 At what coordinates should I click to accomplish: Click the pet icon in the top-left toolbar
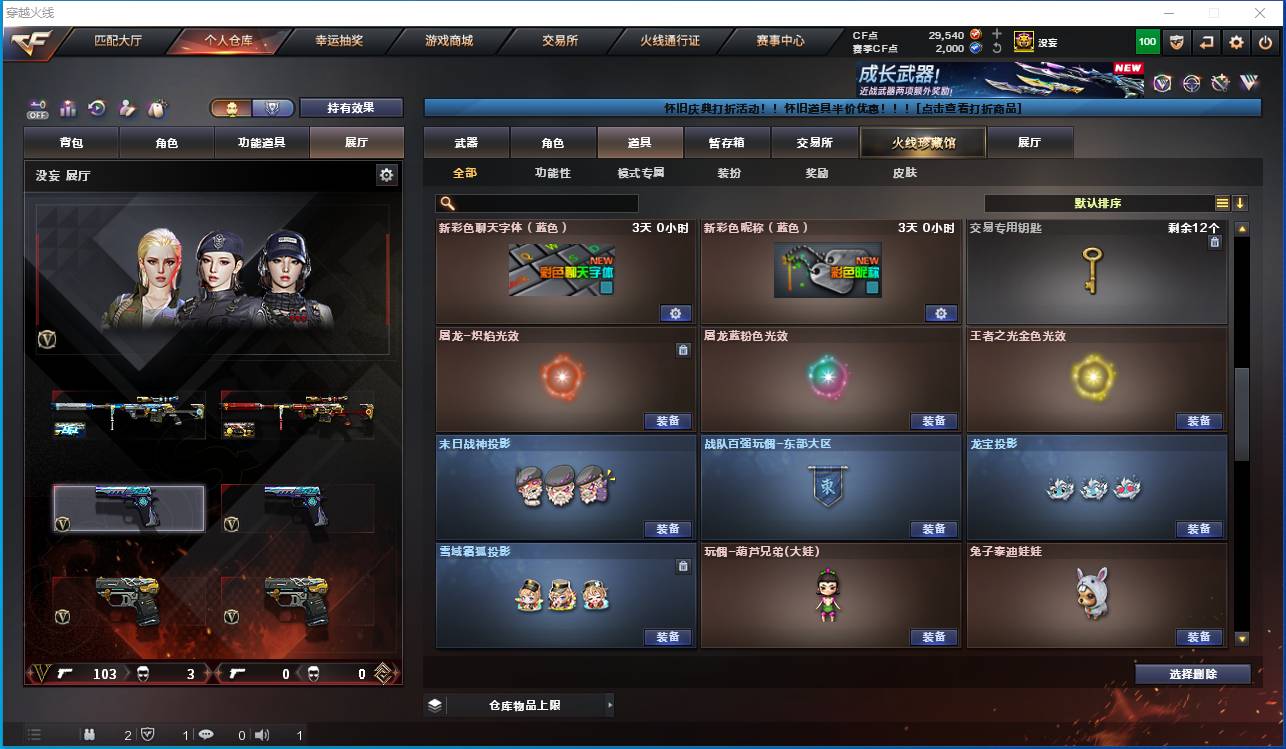click(x=155, y=108)
